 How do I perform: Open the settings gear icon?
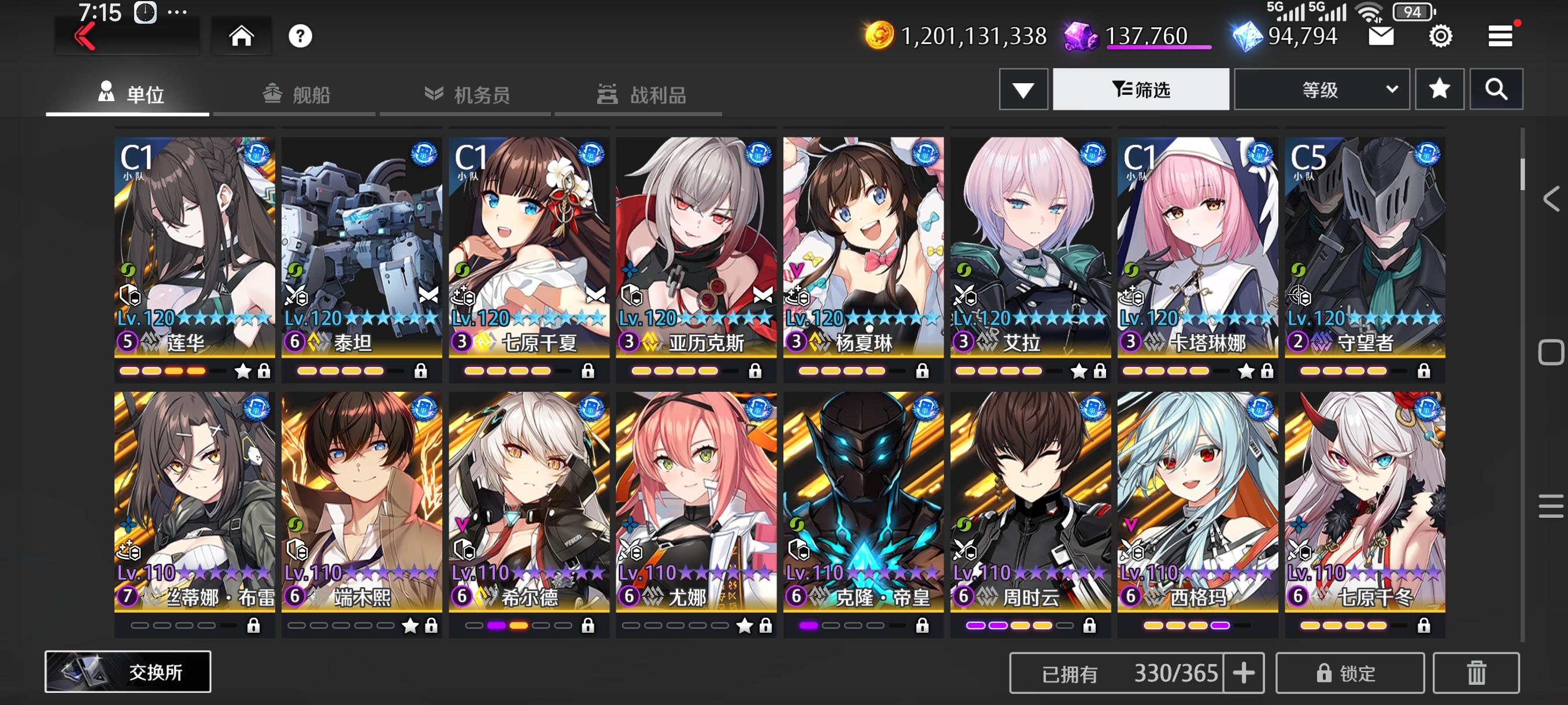1439,36
